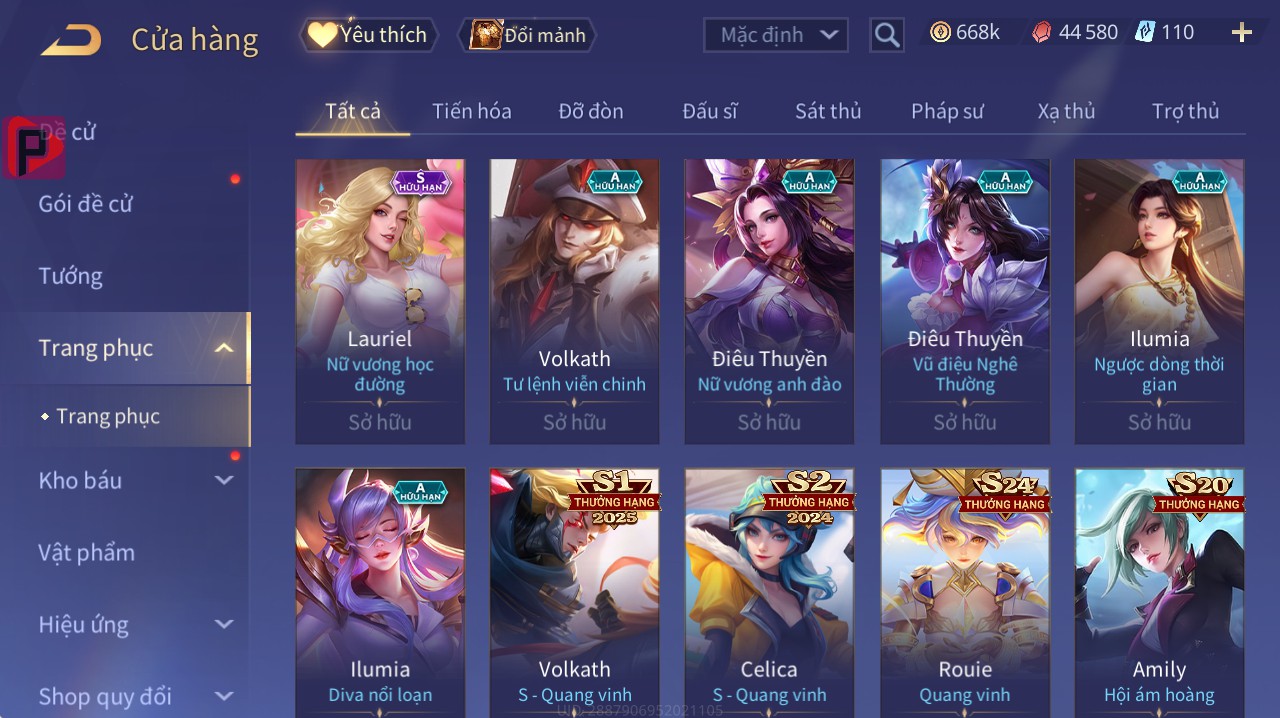The height and width of the screenshot is (718, 1280).
Task: Select Lauriel Nữ vương học đường skin
Action: [380, 300]
